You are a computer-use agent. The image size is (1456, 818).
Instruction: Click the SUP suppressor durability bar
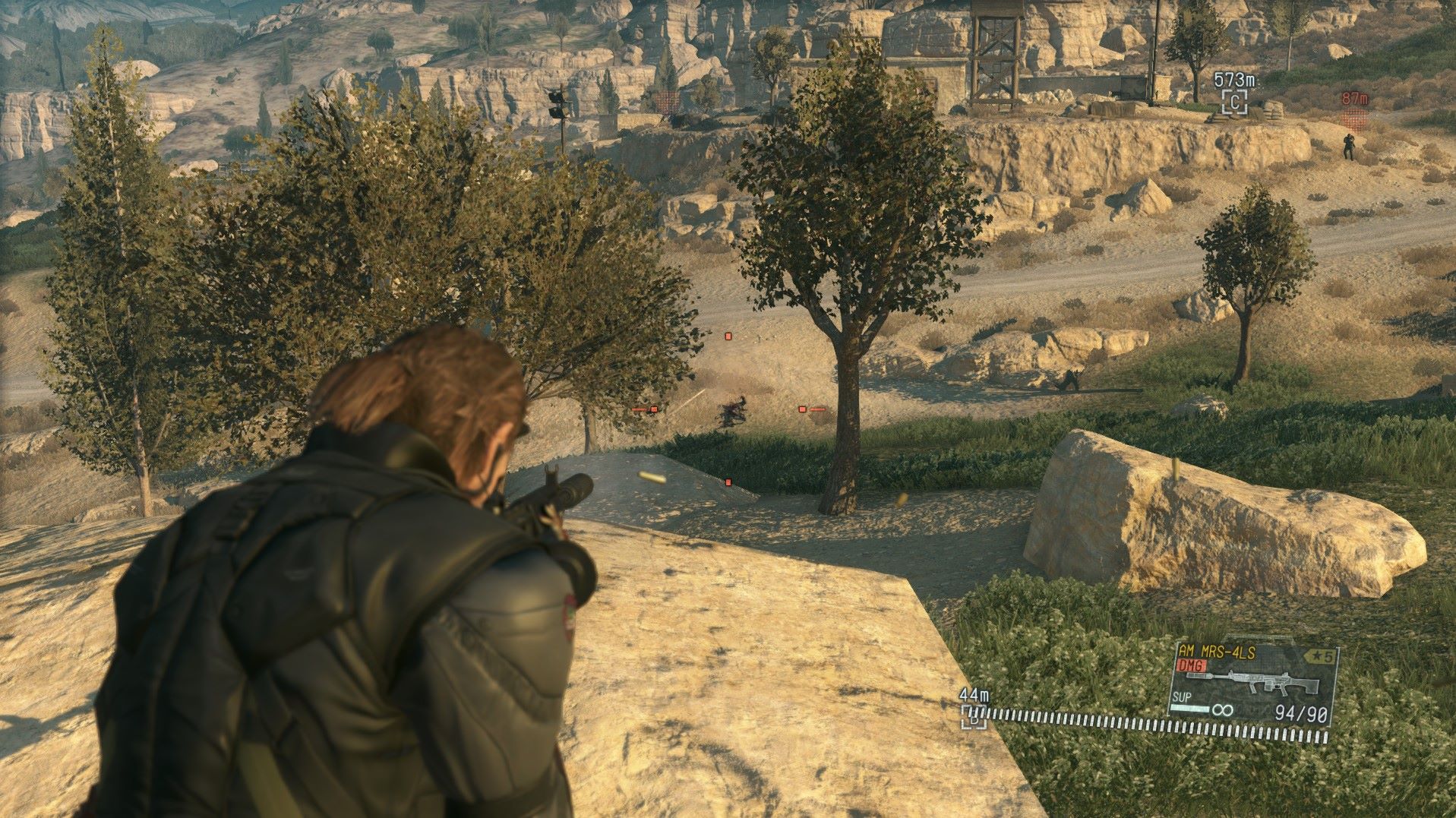click(1189, 708)
